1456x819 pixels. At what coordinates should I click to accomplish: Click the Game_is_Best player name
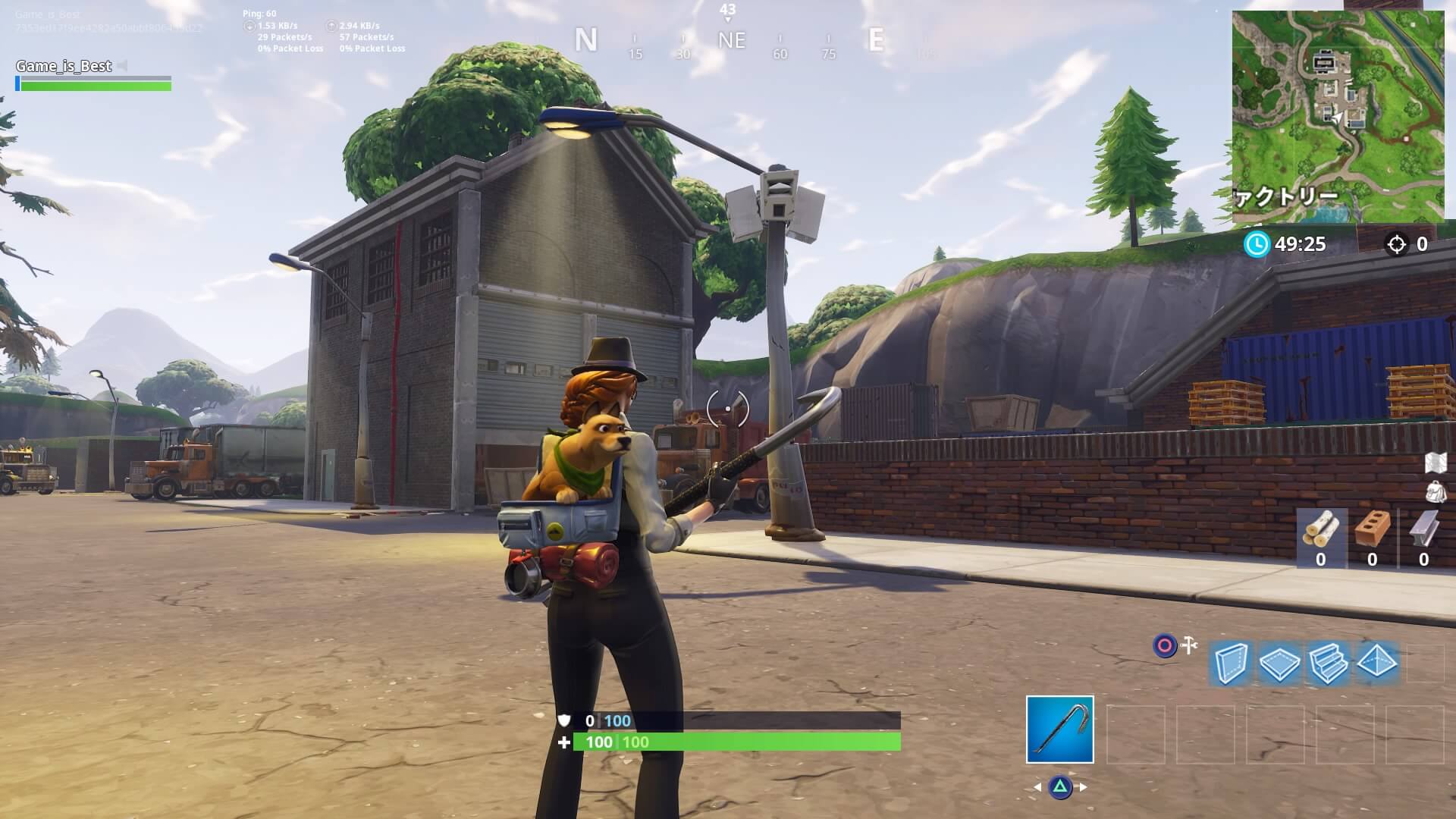point(64,66)
